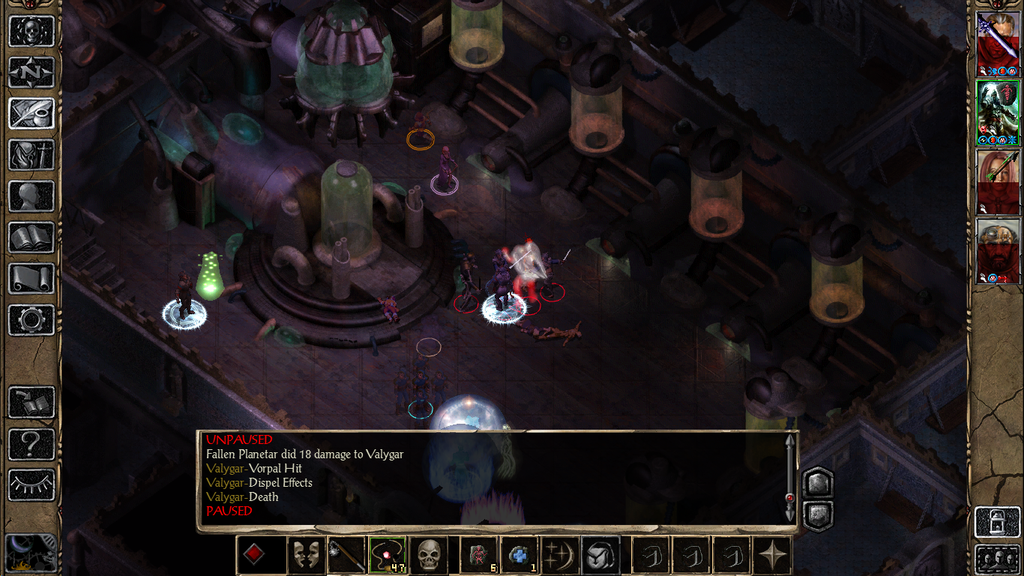Screen dimensions: 1024x576
Task: Select the bearded character's portrait
Action: (997, 251)
